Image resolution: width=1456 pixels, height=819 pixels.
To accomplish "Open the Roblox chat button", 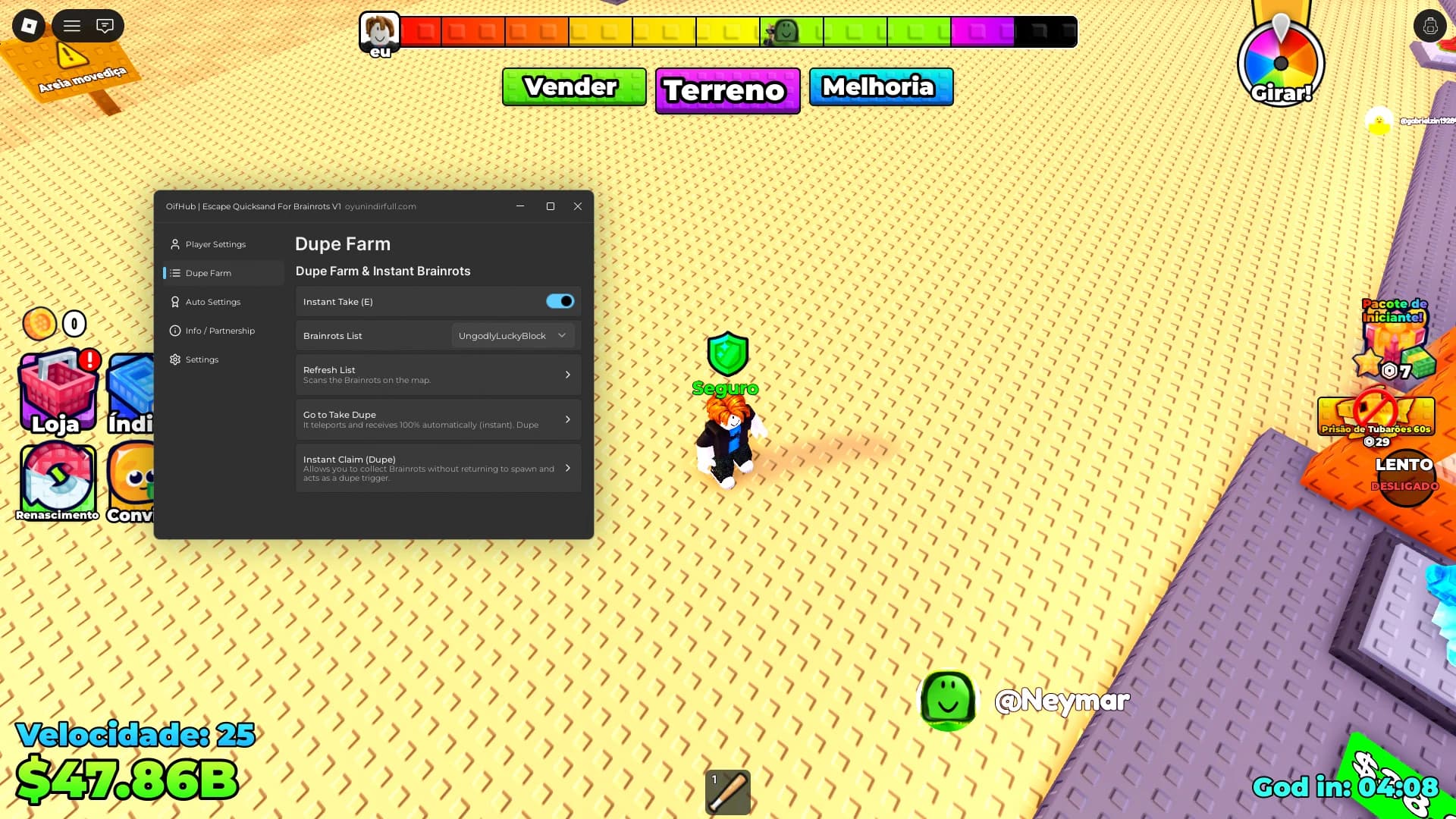I will point(105,26).
